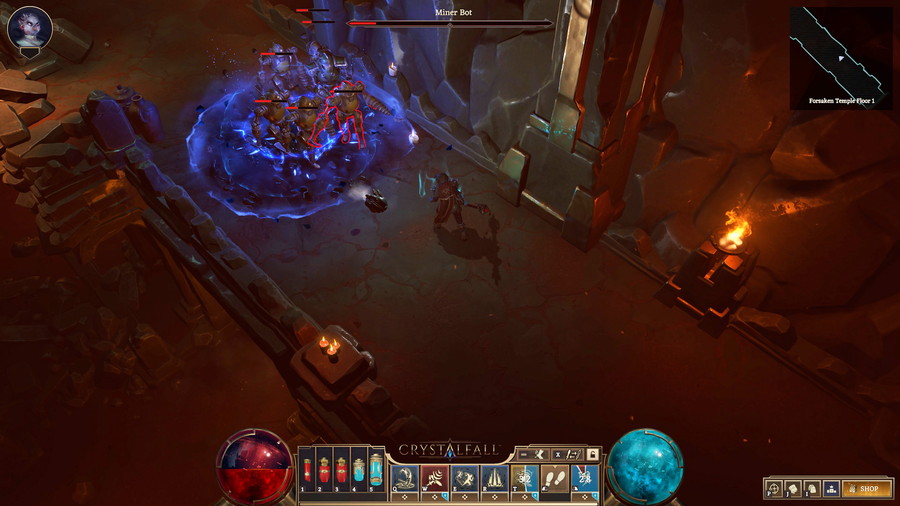Open the inventory bag icon marked I

point(811,489)
